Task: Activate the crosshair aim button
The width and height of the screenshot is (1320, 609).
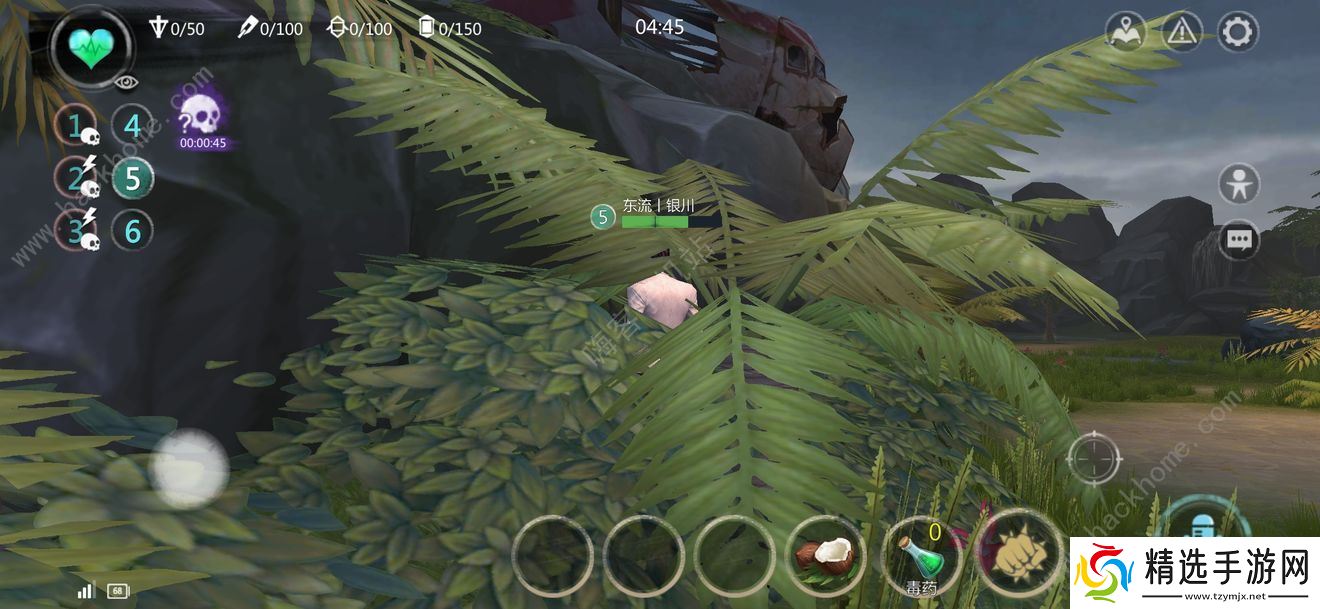Action: click(x=1094, y=459)
